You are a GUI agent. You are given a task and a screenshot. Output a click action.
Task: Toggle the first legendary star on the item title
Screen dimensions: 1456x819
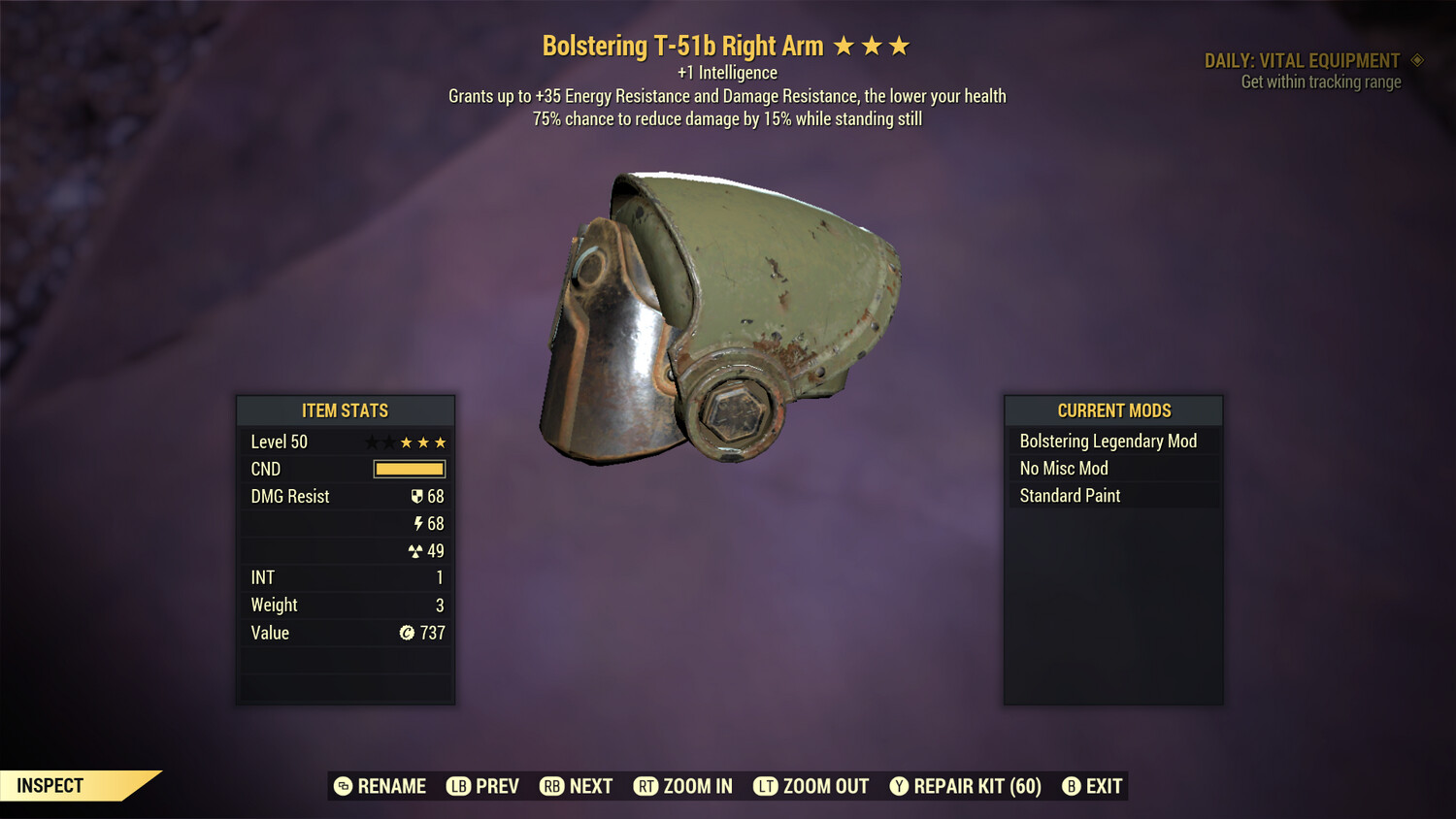pyautogui.click(x=846, y=45)
